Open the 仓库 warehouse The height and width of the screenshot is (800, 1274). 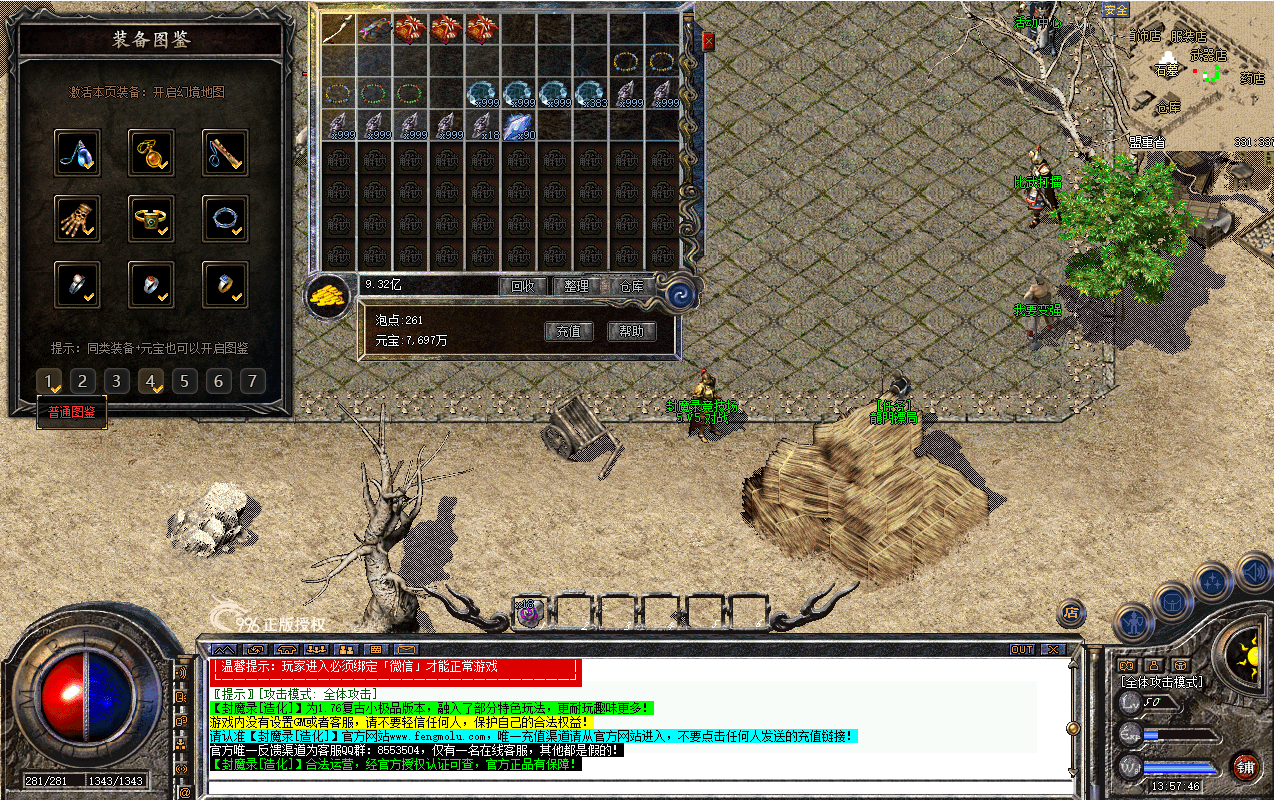(630, 286)
